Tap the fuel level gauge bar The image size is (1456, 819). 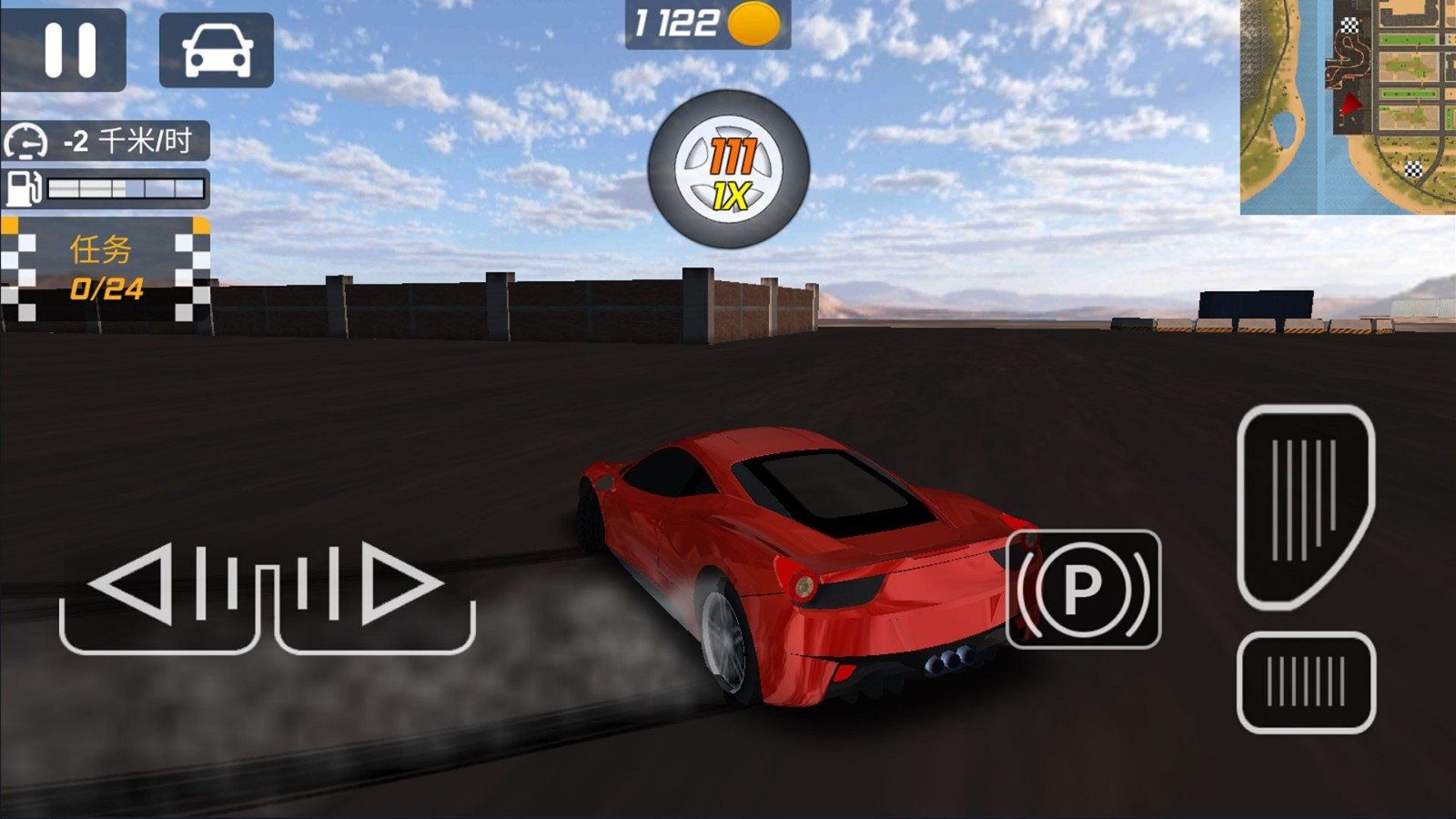[x=127, y=187]
